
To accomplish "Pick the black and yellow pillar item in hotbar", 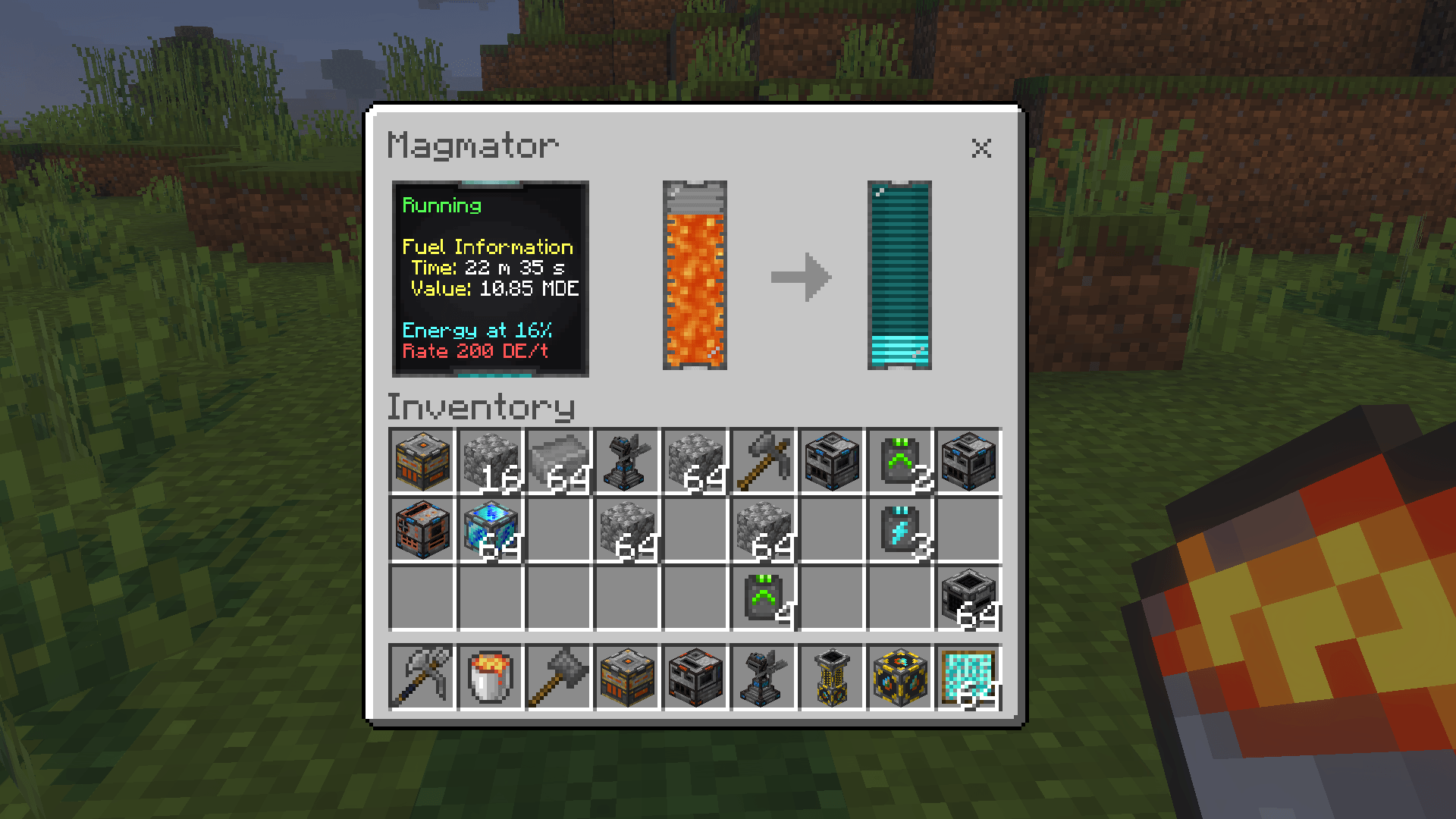I will point(832,677).
